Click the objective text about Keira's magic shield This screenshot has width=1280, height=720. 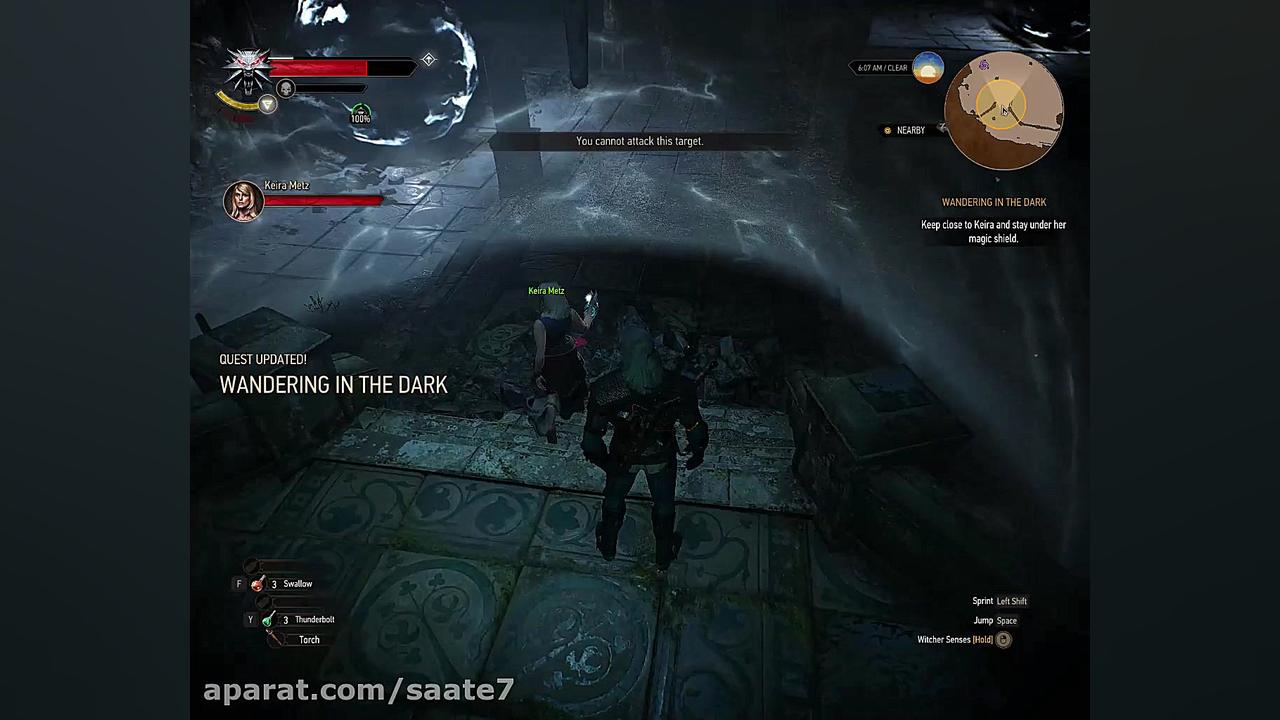(x=993, y=231)
